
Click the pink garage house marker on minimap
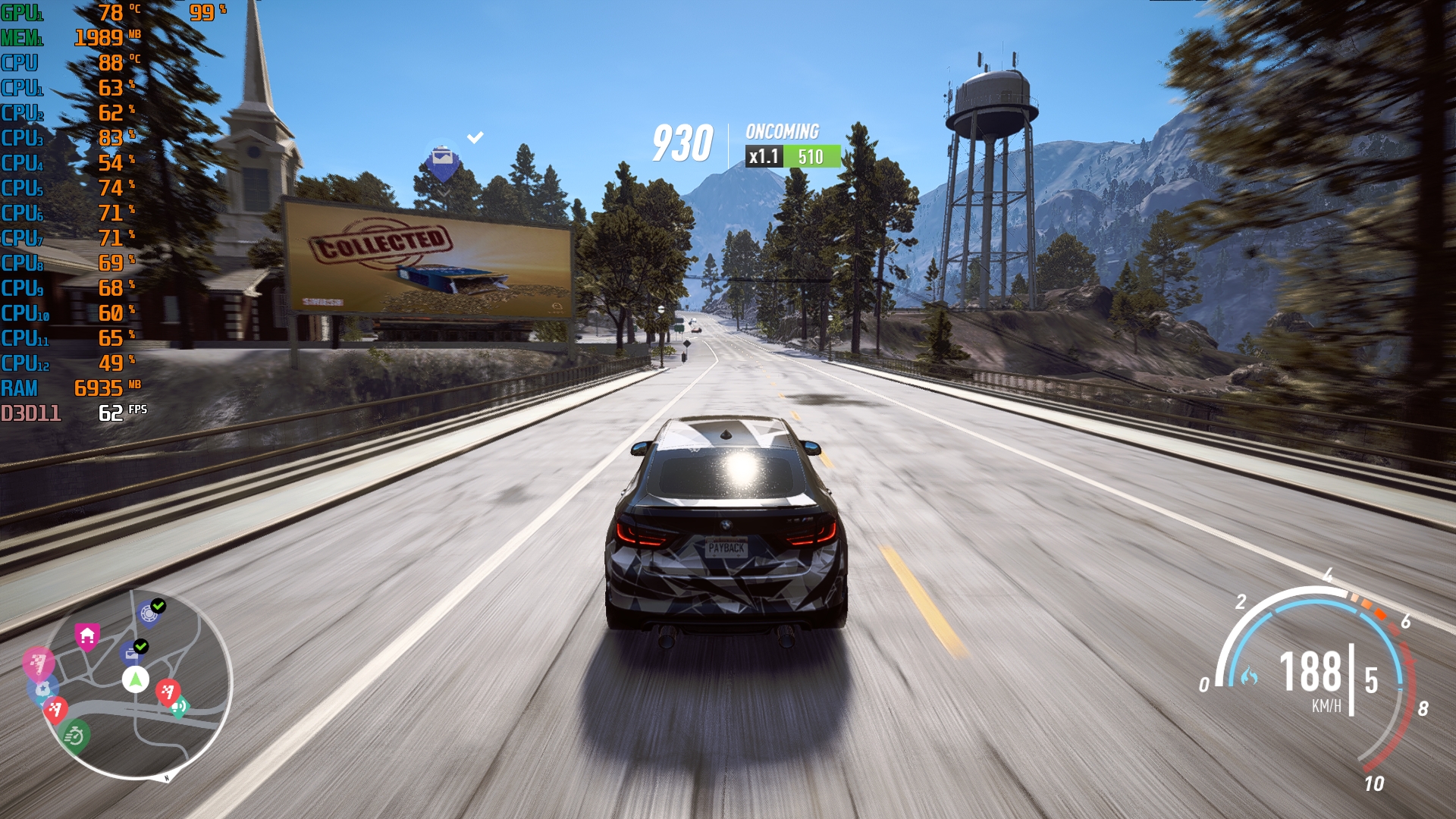[x=87, y=635]
